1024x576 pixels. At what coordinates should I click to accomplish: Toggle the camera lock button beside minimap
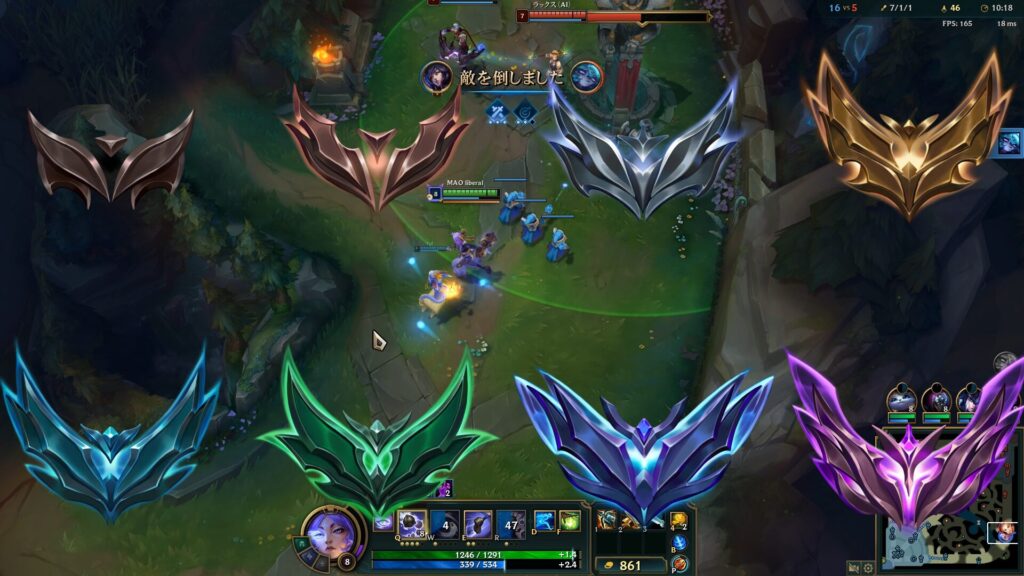click(x=852, y=567)
